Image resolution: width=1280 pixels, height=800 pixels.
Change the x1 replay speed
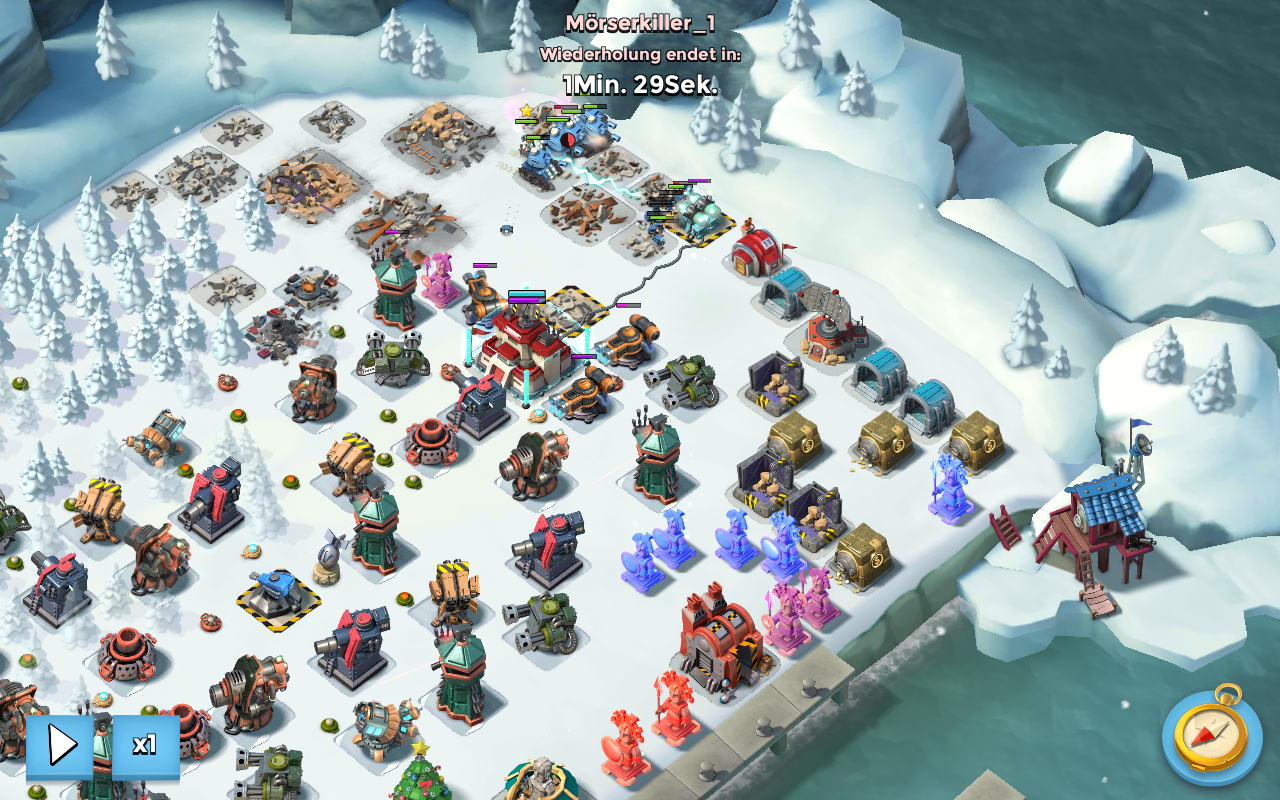pyautogui.click(x=145, y=745)
